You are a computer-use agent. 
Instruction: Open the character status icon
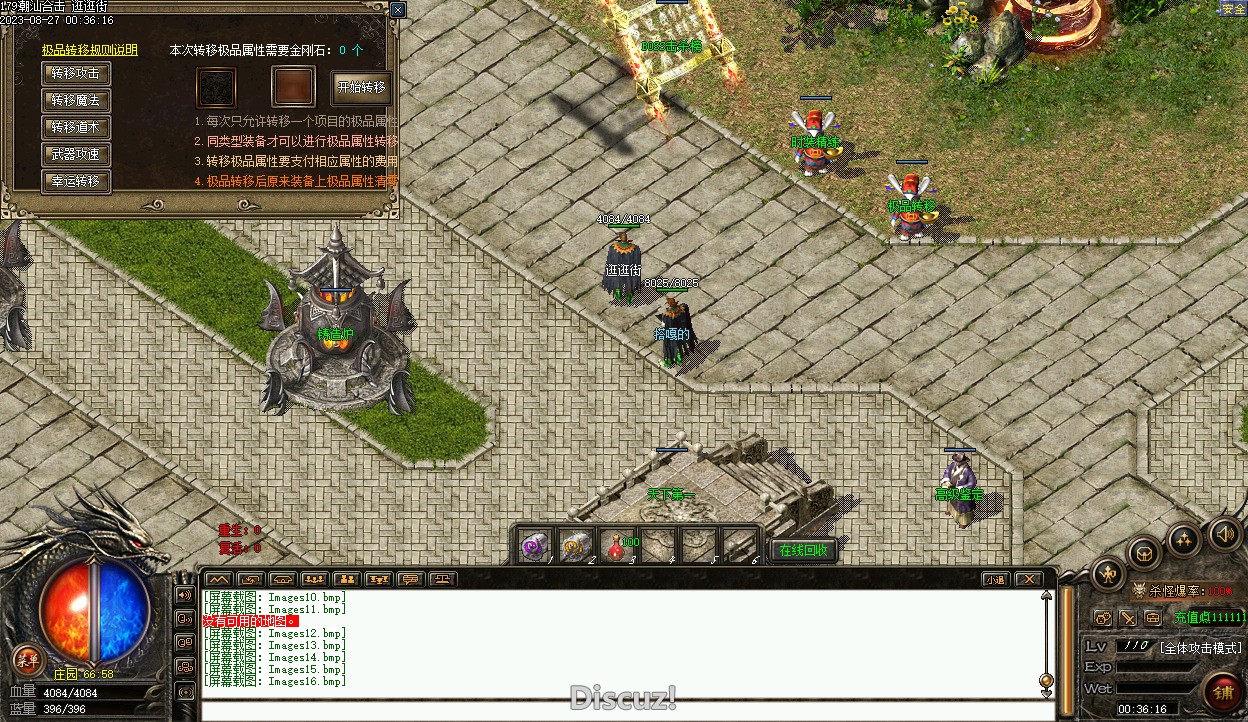[x=1109, y=573]
